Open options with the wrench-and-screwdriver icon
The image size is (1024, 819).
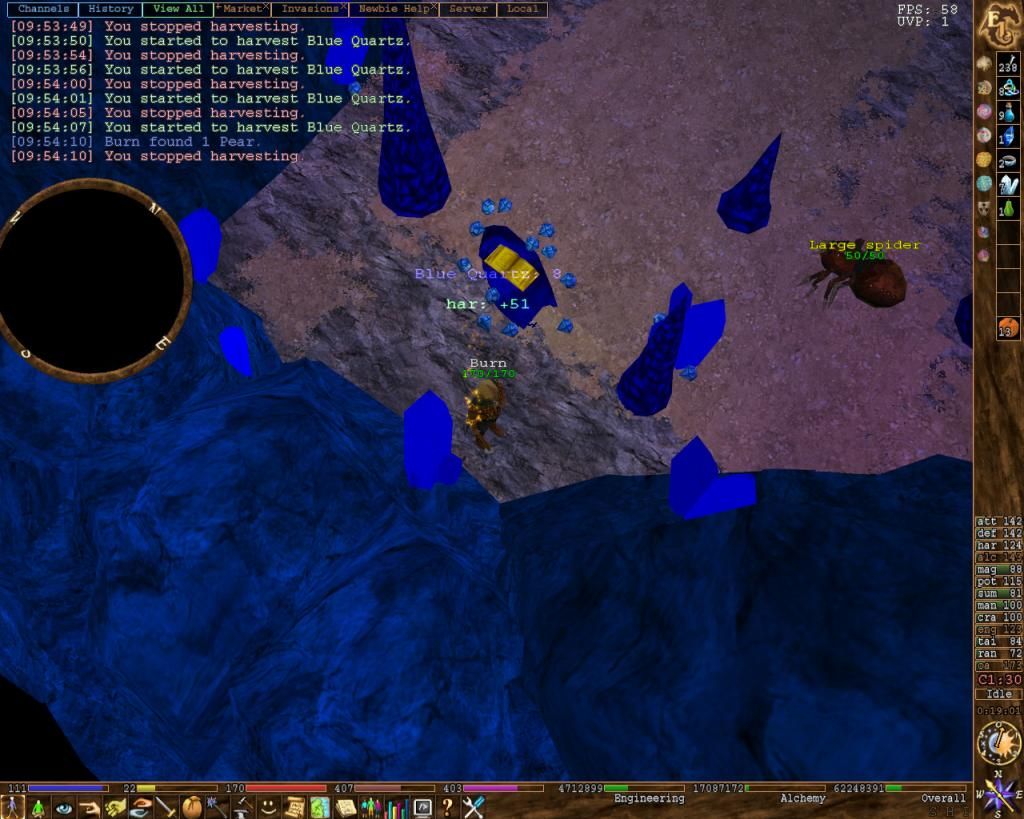tap(473, 807)
